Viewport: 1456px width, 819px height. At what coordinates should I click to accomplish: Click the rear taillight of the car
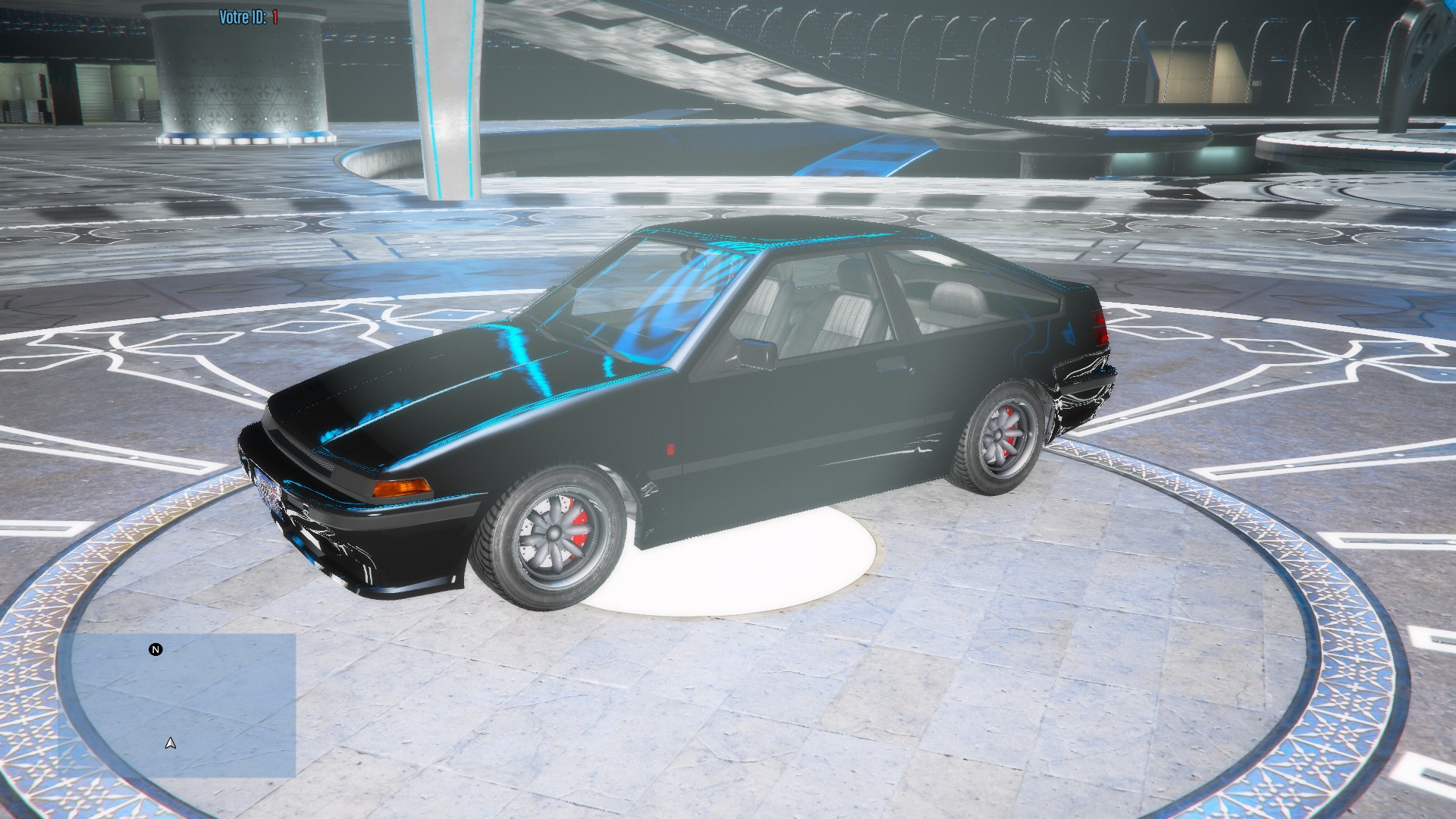click(x=1100, y=328)
